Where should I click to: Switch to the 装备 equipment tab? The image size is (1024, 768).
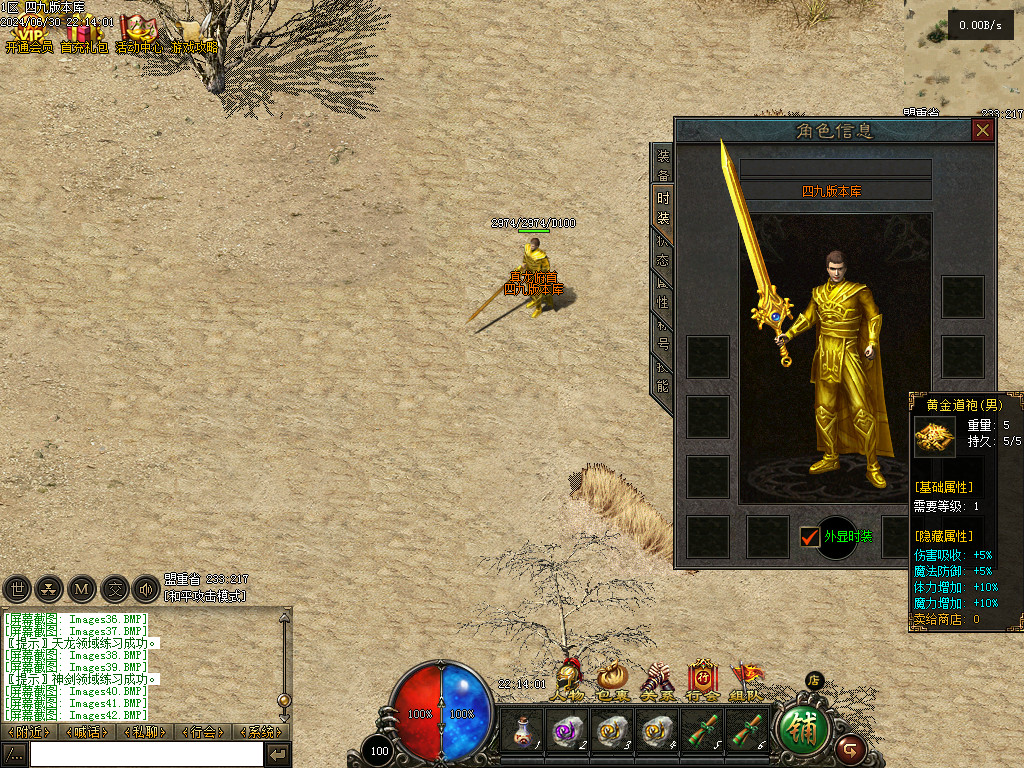[663, 164]
